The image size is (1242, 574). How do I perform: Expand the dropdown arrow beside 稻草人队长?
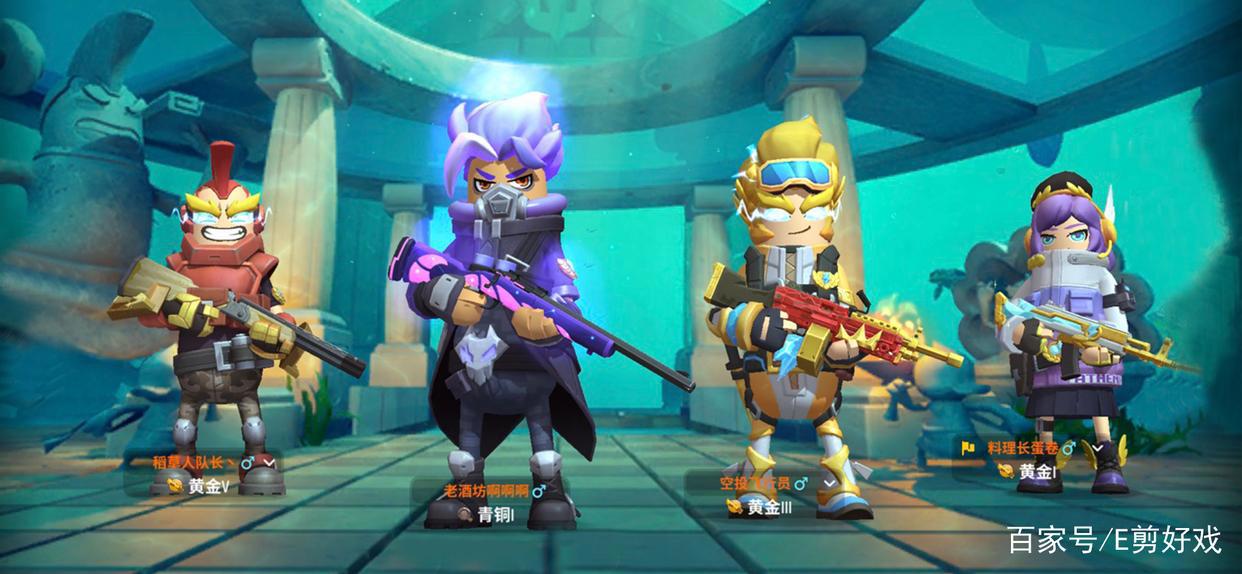(268, 462)
